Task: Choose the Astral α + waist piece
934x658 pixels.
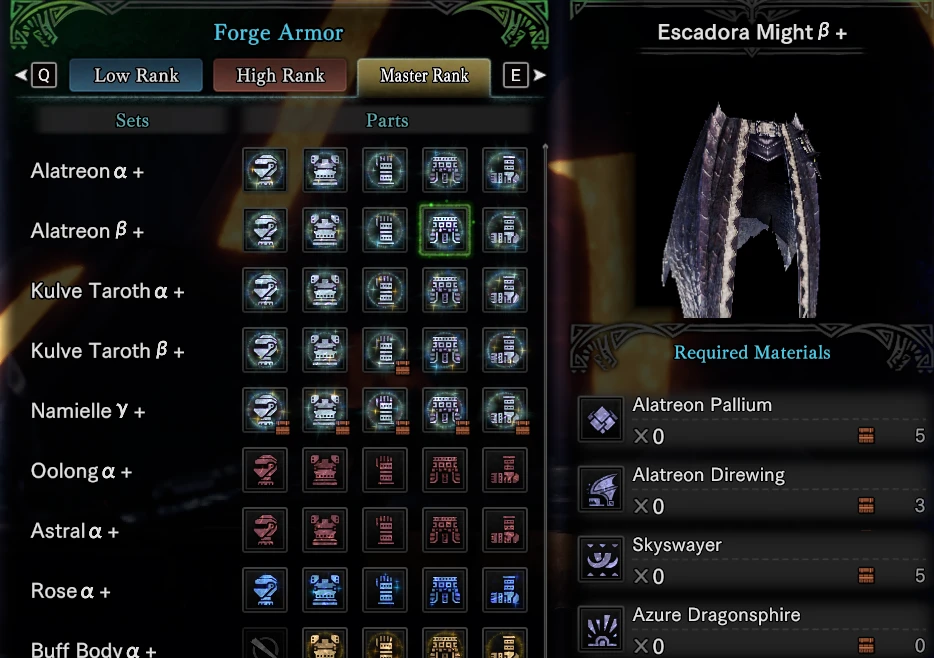Action: (x=445, y=531)
